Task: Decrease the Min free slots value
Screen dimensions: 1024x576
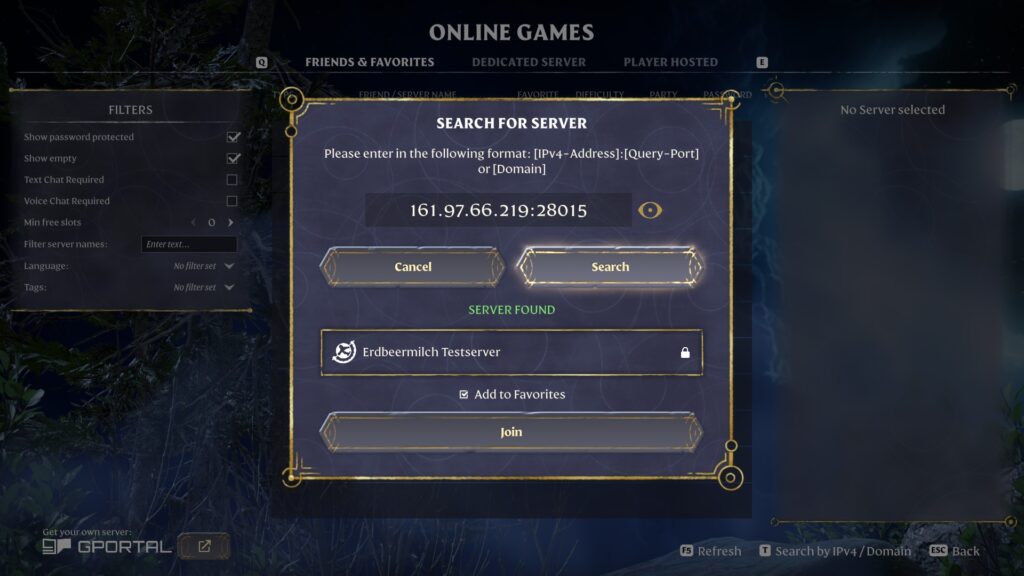Action: (193, 222)
